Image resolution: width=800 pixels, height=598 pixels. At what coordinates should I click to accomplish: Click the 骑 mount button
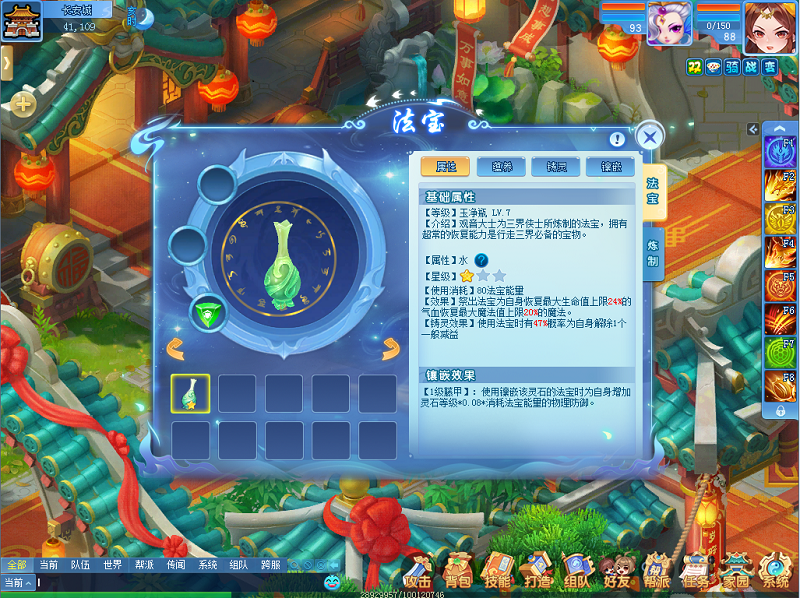tap(731, 65)
